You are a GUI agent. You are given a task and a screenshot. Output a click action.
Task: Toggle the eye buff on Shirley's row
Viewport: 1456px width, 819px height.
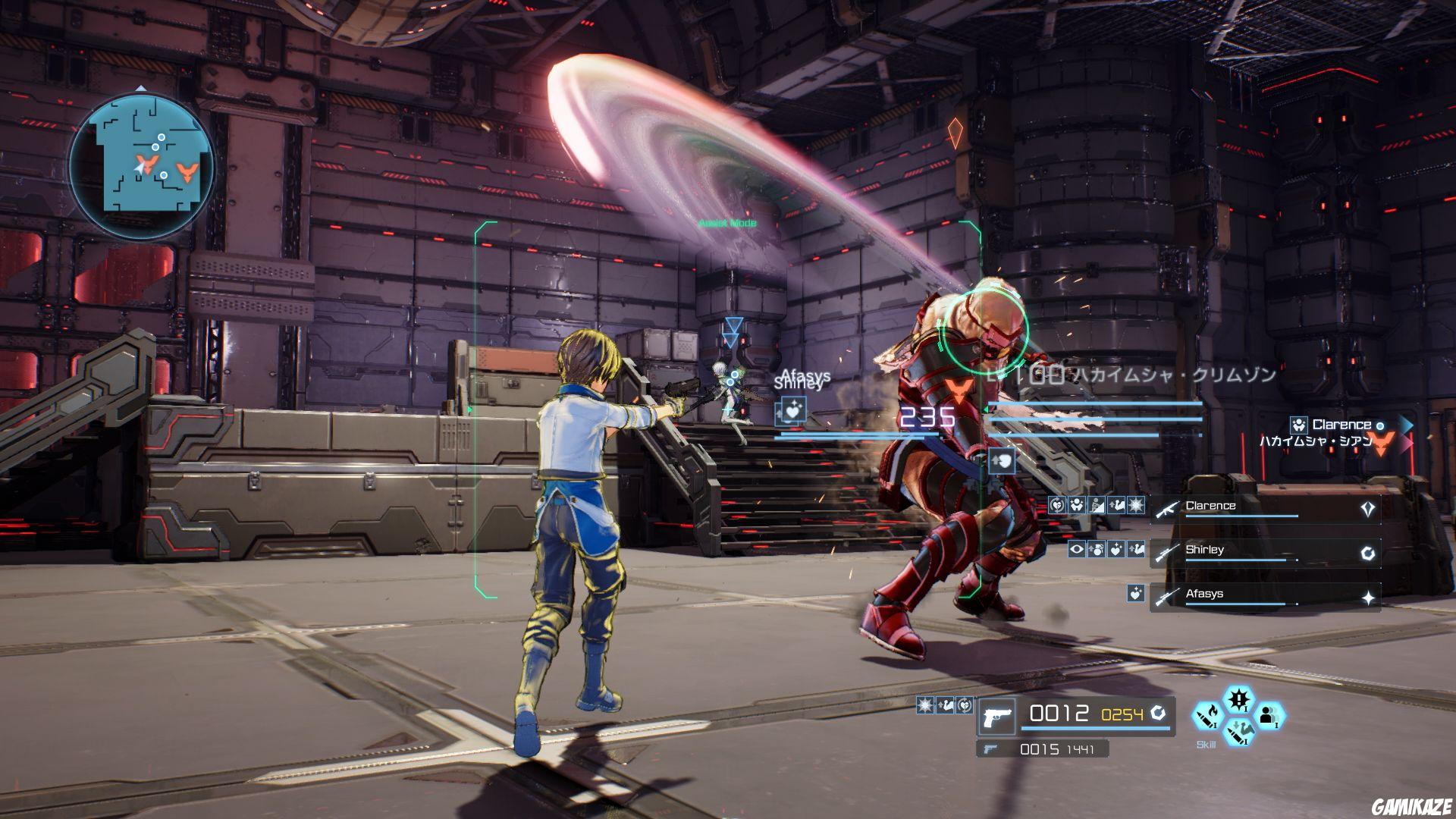(1078, 550)
